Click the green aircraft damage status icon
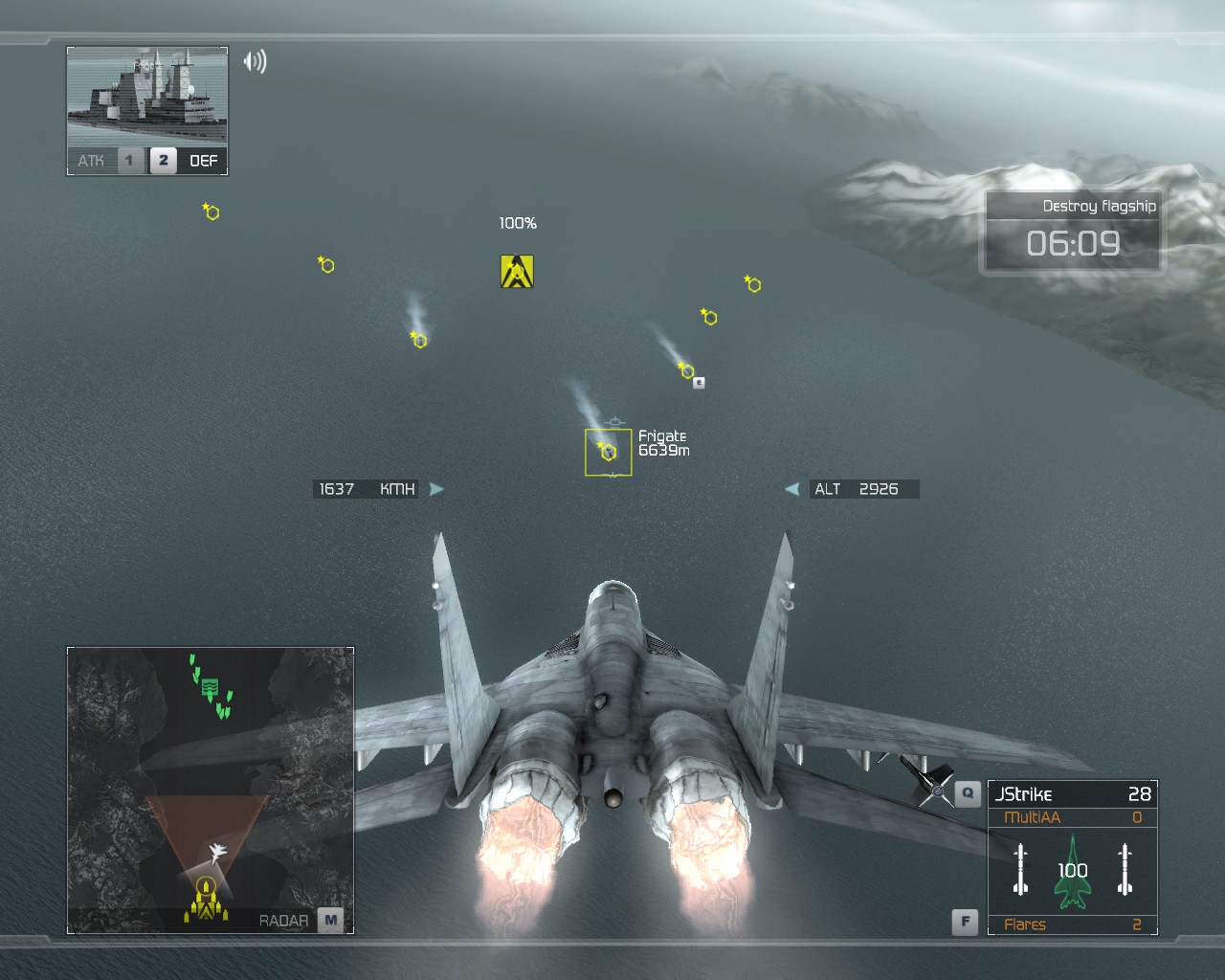 (x=1073, y=875)
